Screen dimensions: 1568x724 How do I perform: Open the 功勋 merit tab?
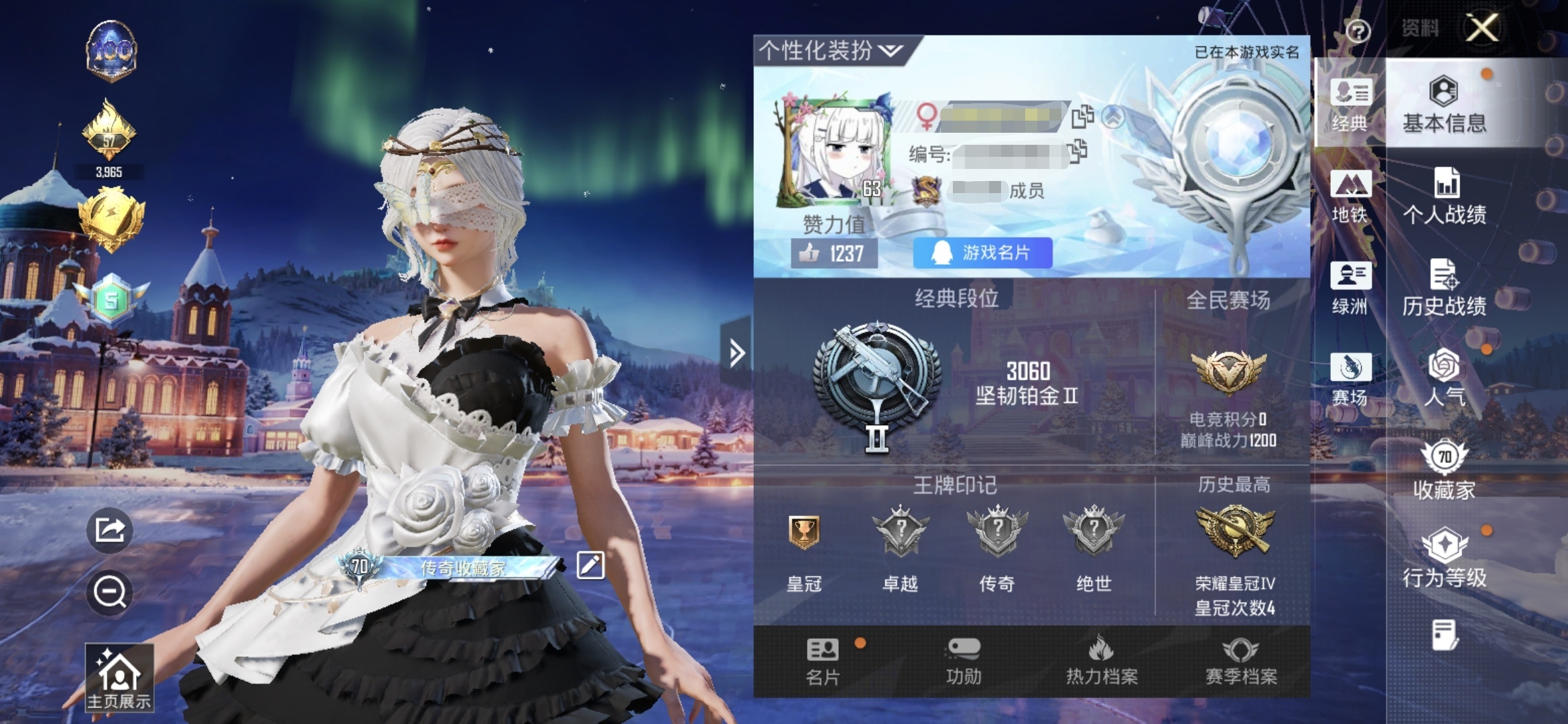(964, 662)
